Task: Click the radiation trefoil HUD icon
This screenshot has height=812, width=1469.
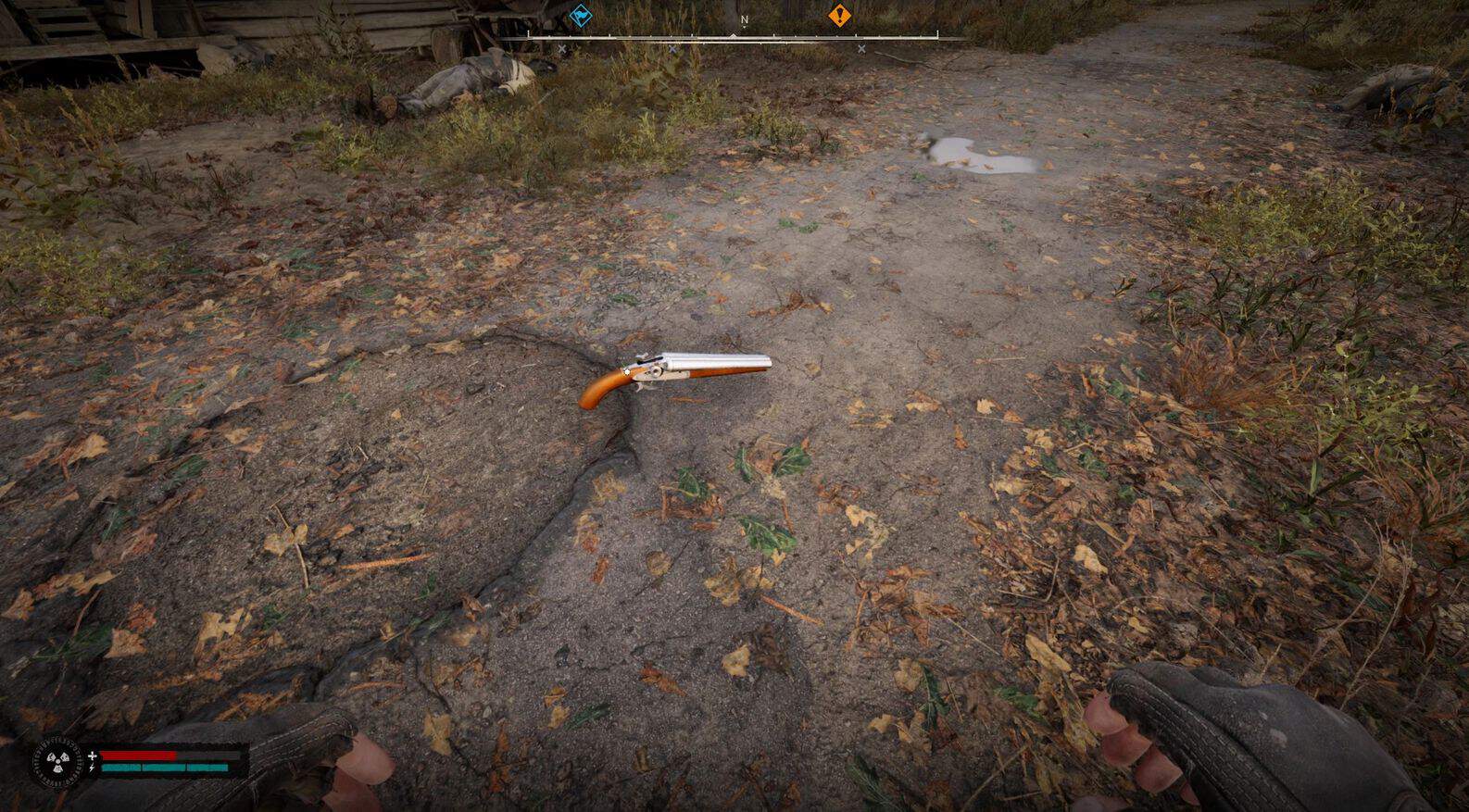Action: [x=56, y=763]
